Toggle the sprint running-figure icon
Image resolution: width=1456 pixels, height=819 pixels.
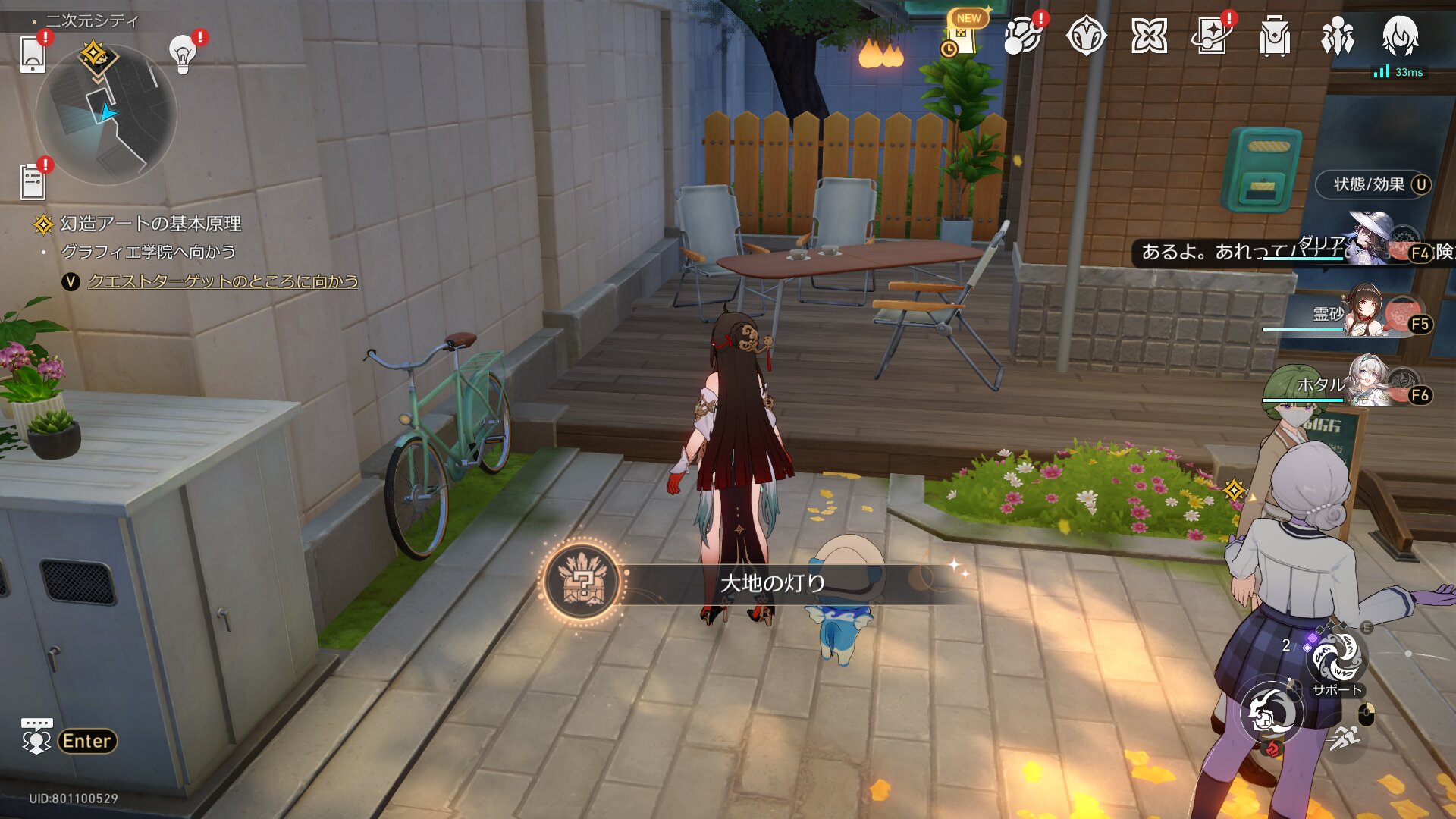1345,737
